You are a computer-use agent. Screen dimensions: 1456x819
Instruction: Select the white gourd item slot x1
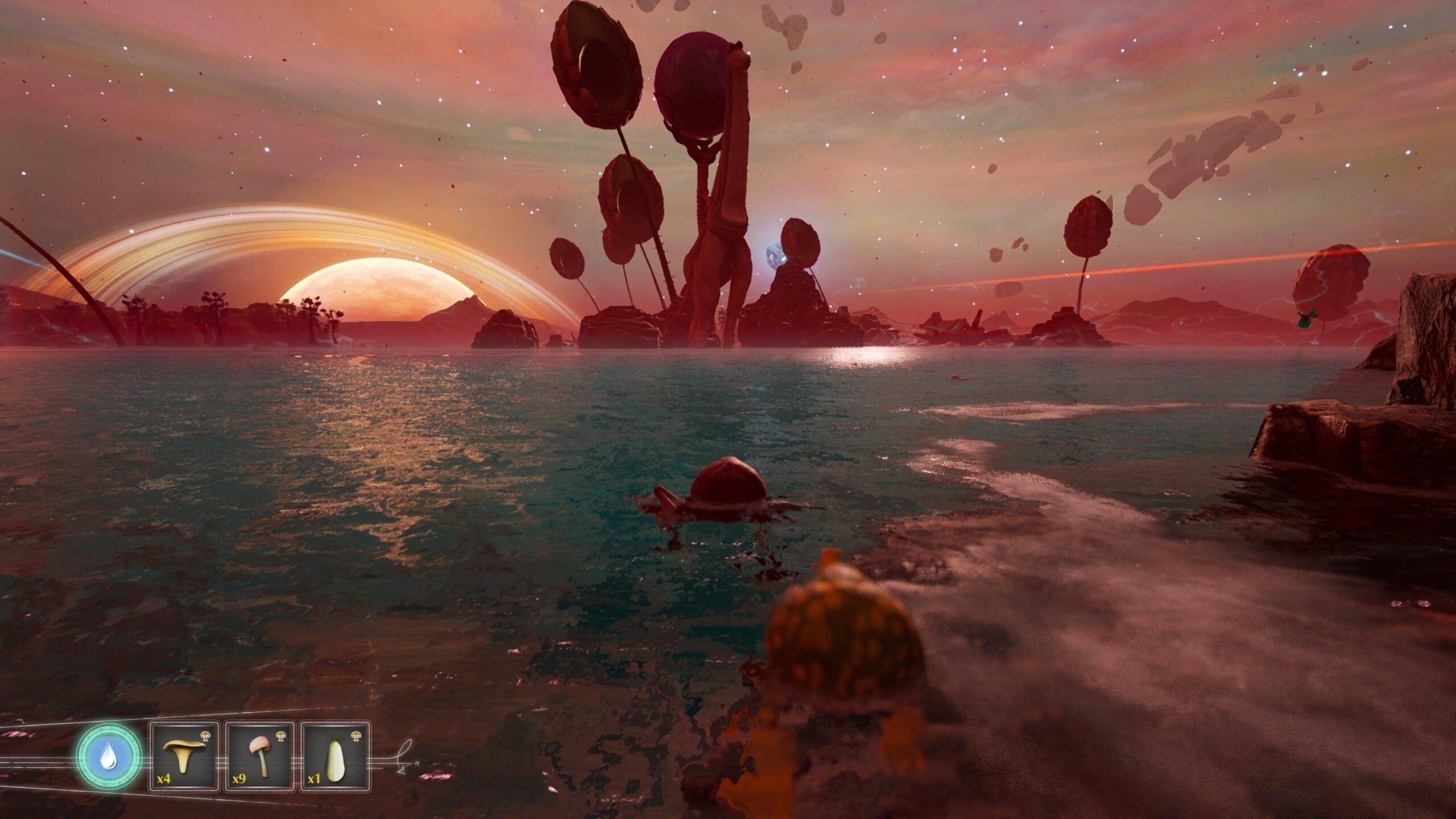[335, 756]
